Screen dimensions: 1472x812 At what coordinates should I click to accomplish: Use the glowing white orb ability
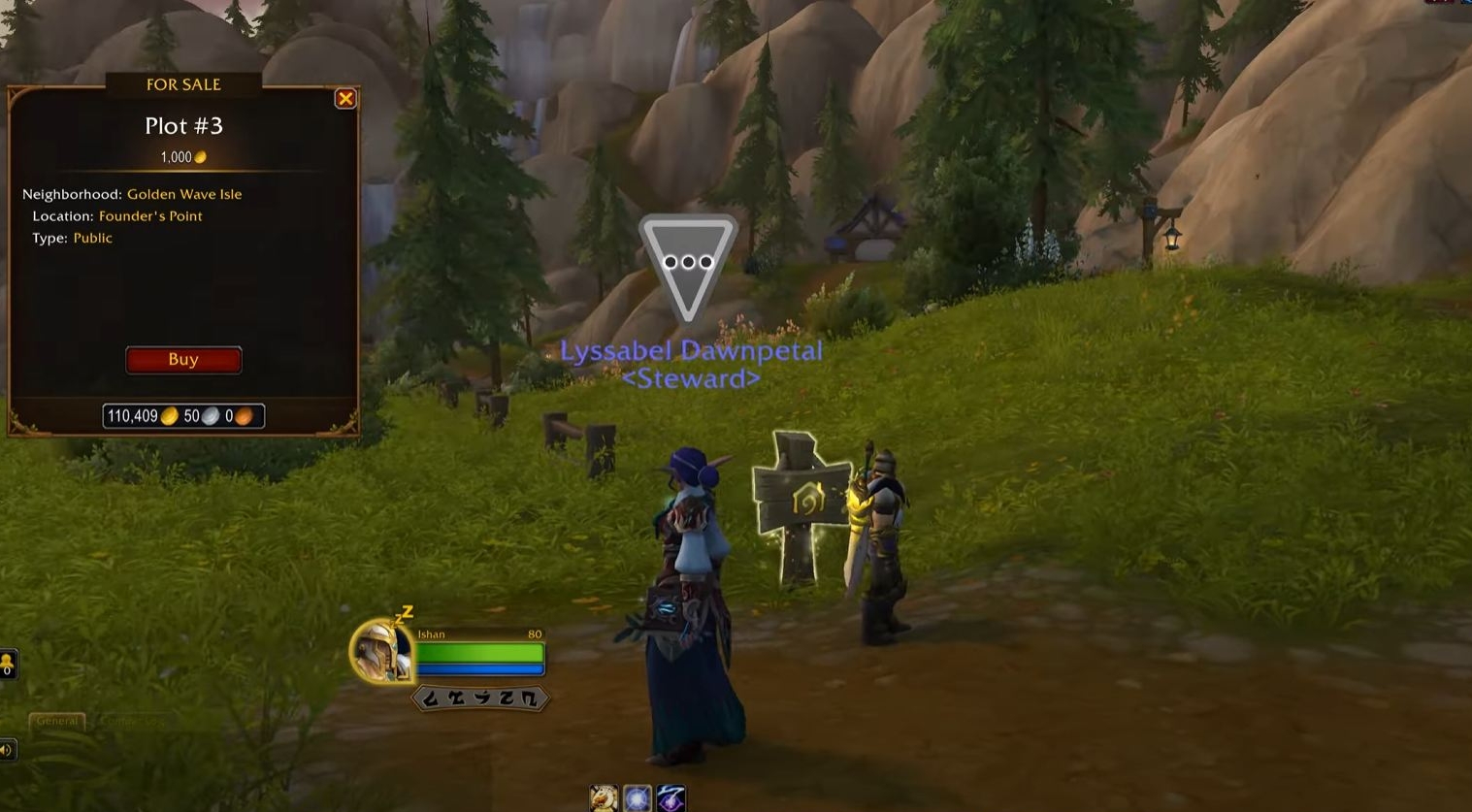[638, 798]
